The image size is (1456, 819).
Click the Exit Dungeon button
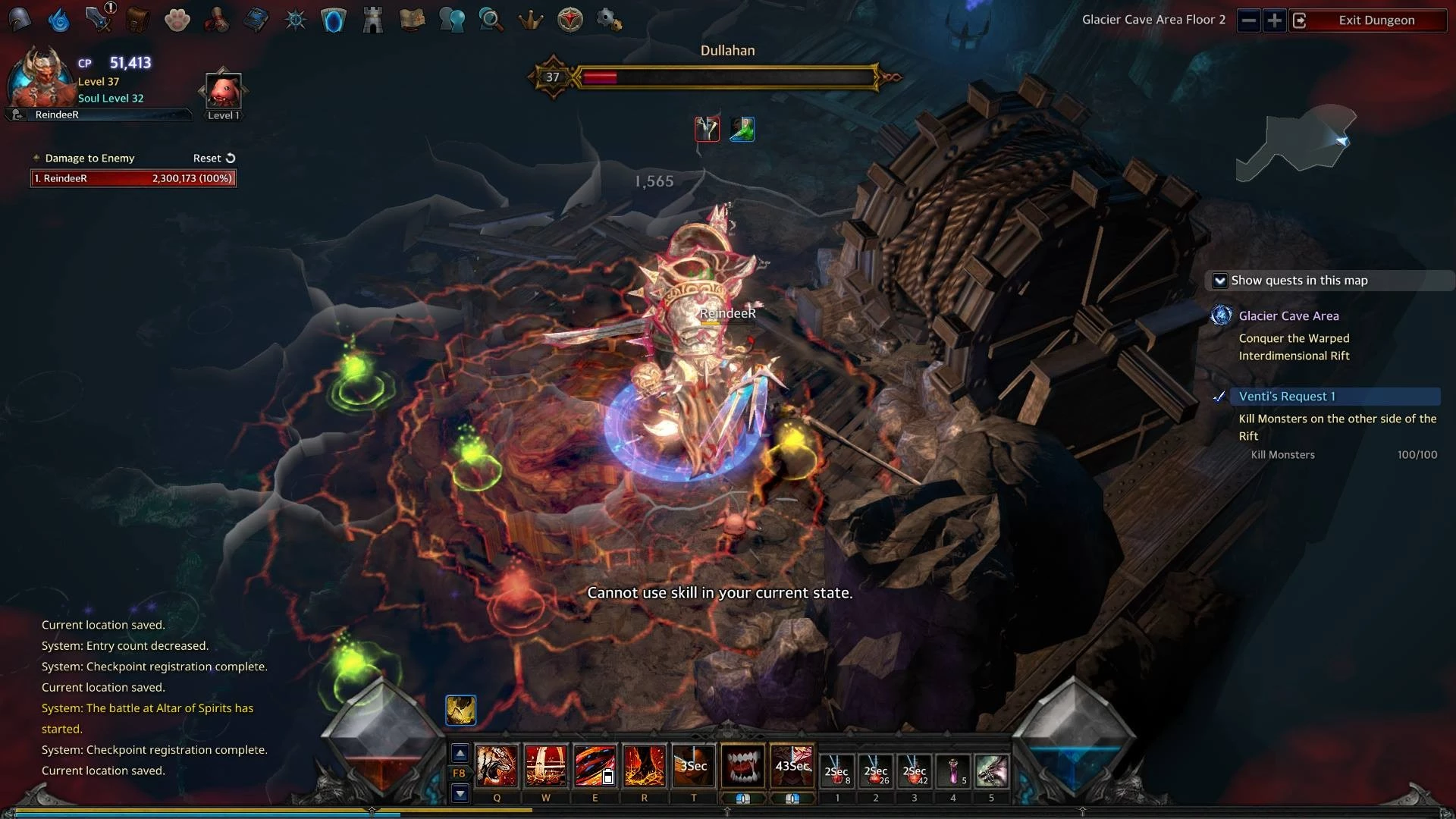point(1376,20)
